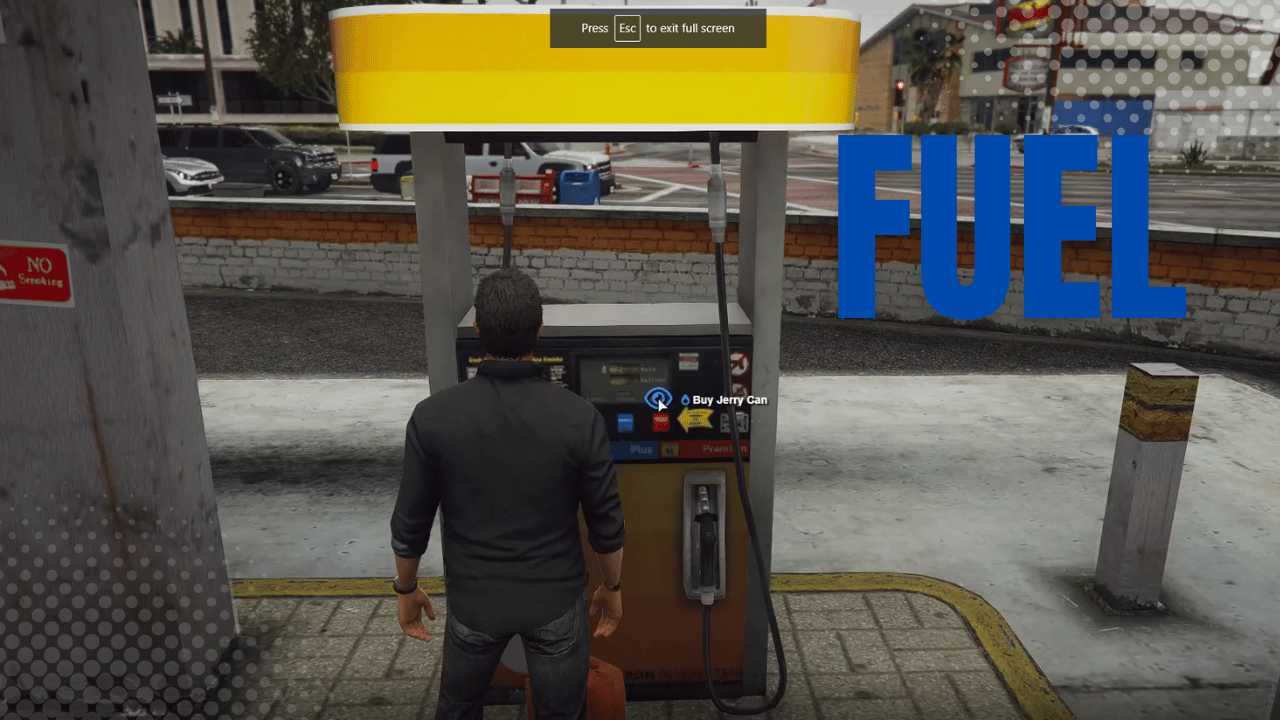The height and width of the screenshot is (720, 1280).
Task: Click the small red label above the pump screen
Action: [x=687, y=359]
